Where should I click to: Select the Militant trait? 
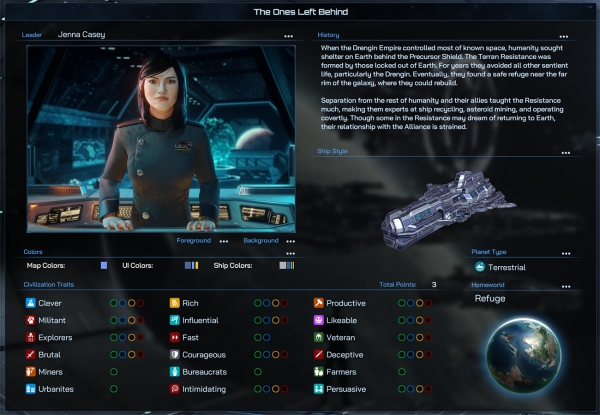point(53,320)
